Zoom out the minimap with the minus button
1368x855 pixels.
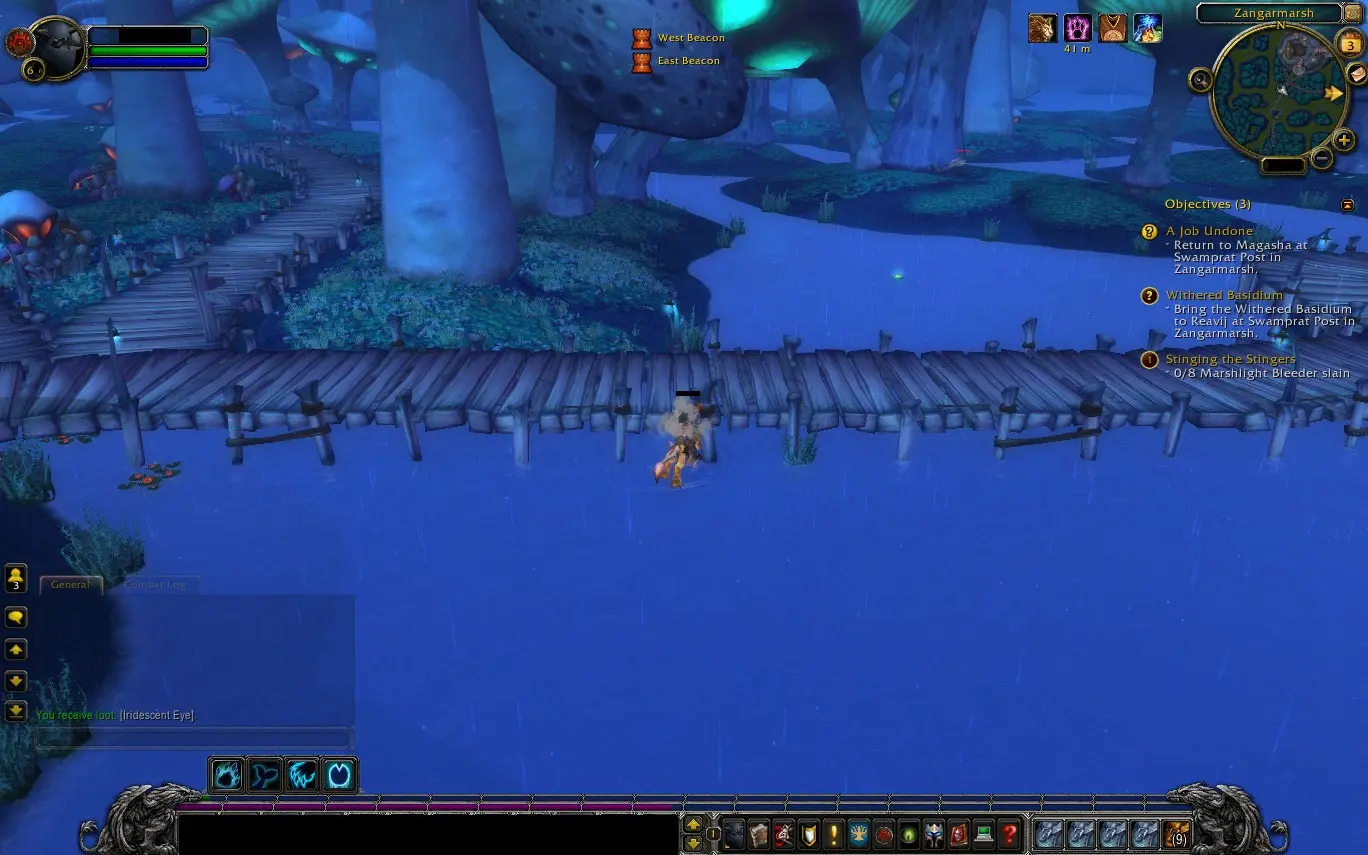1322,157
